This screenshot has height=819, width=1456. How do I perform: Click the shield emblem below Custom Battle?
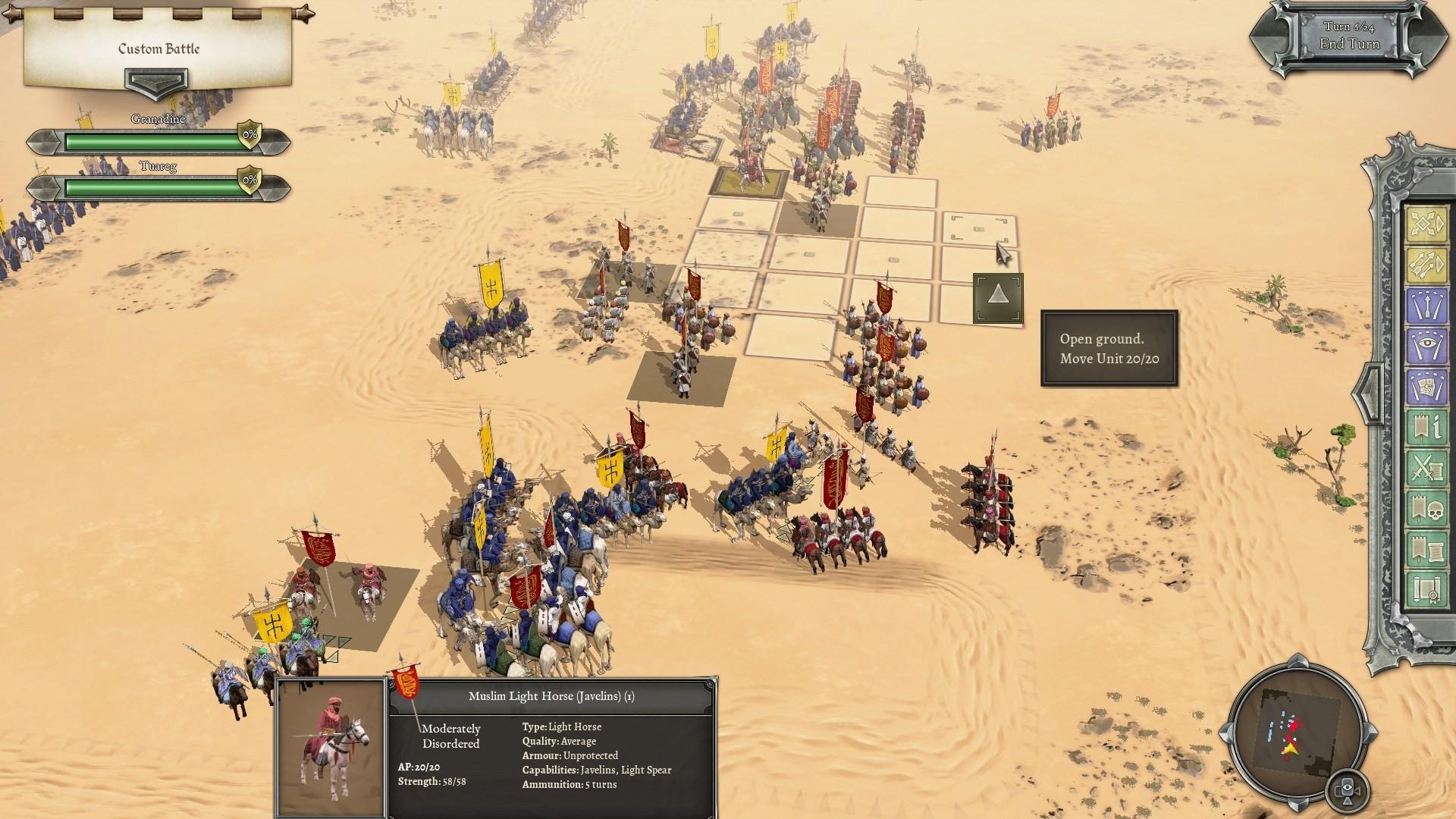(x=158, y=83)
